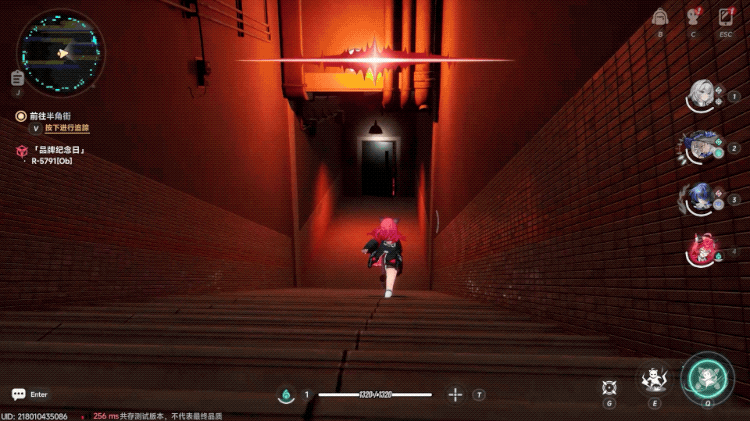Image resolution: width=750 pixels, height=421 pixels.
Task: Open the character menu icon
Action: coord(692,17)
